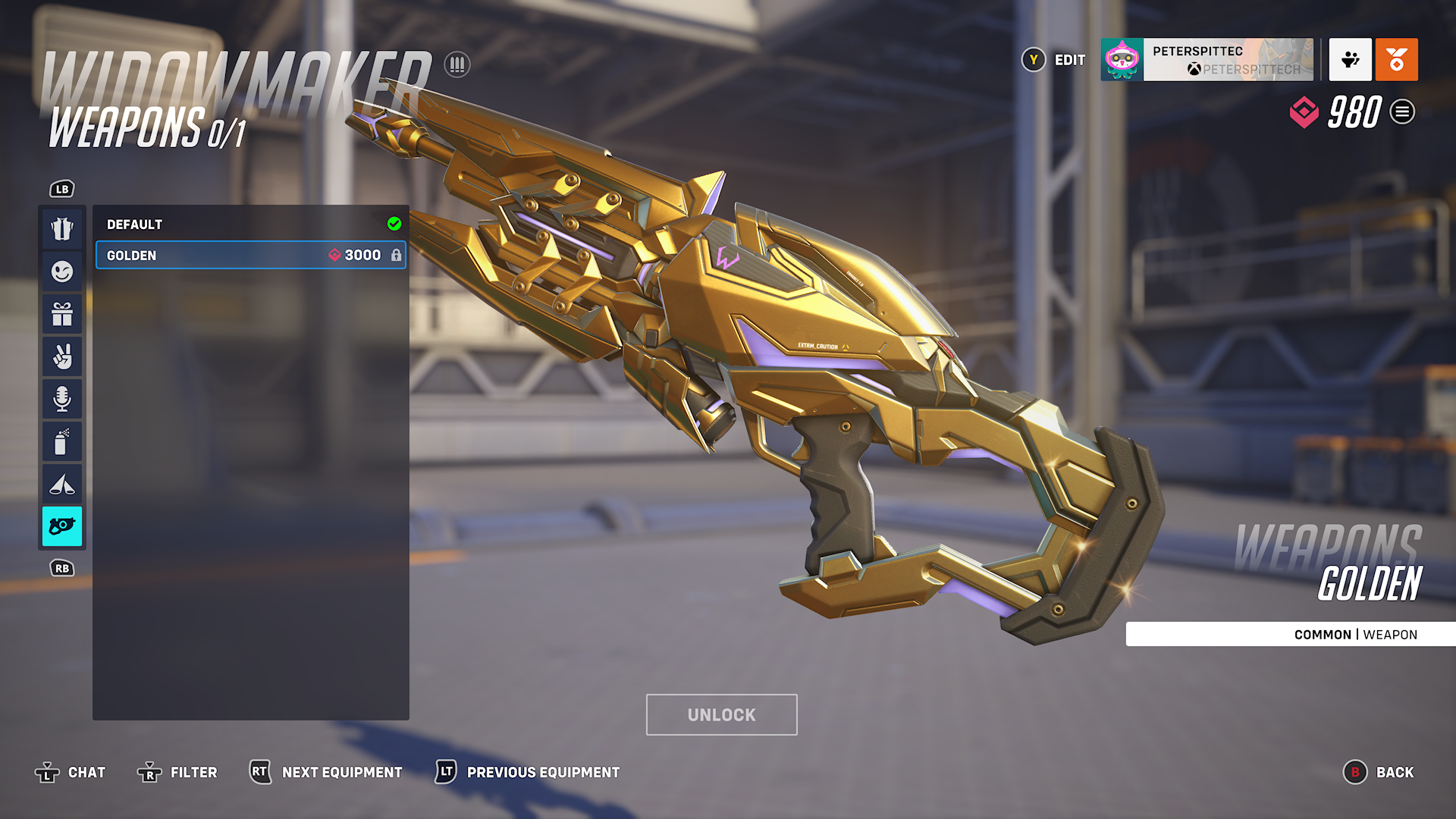Click the Unlock button

(x=720, y=714)
